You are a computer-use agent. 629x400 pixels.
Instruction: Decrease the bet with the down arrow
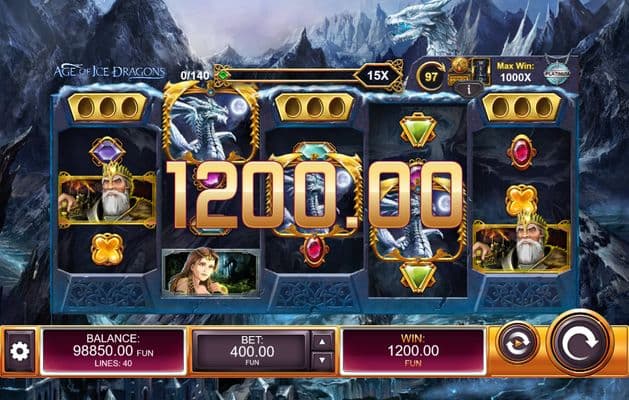(321, 362)
